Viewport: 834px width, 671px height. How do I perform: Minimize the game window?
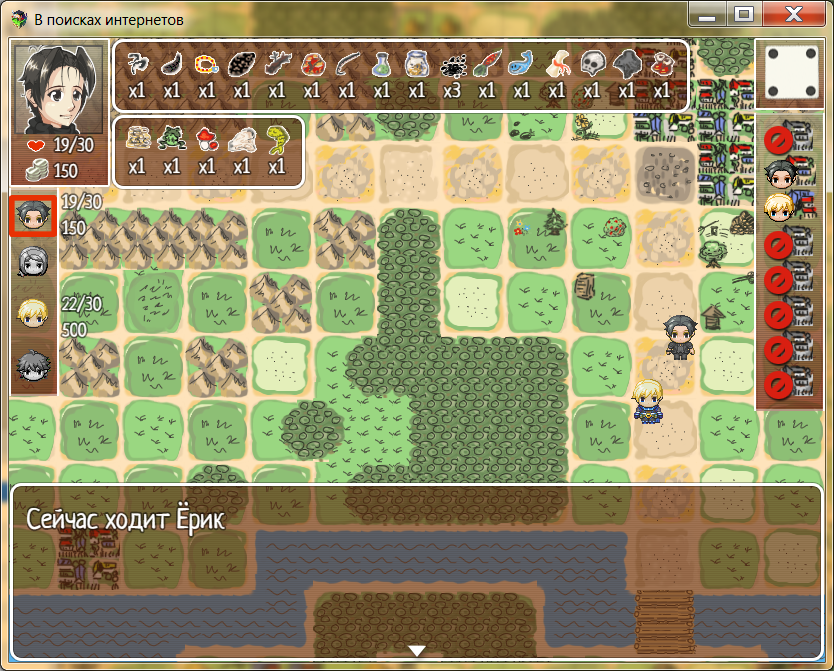[x=708, y=14]
